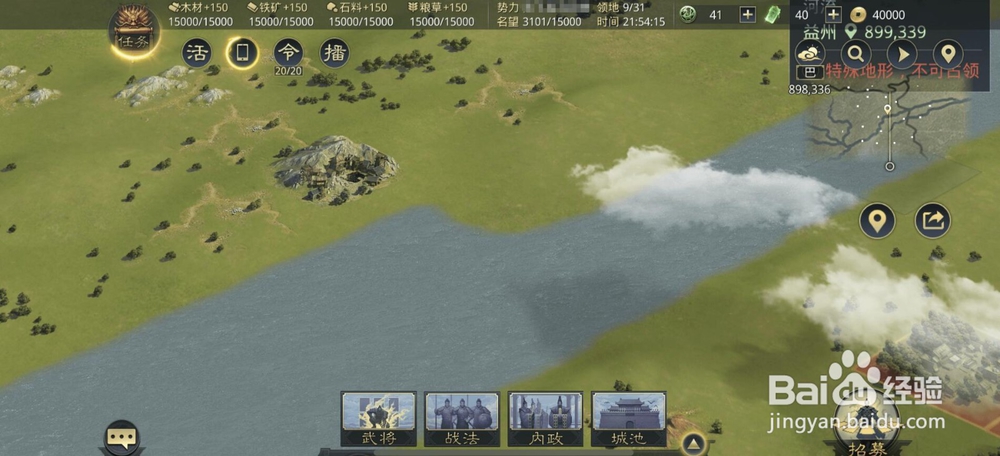Toggle the cloud weather map button
The height and width of the screenshot is (456, 1000).
click(808, 53)
